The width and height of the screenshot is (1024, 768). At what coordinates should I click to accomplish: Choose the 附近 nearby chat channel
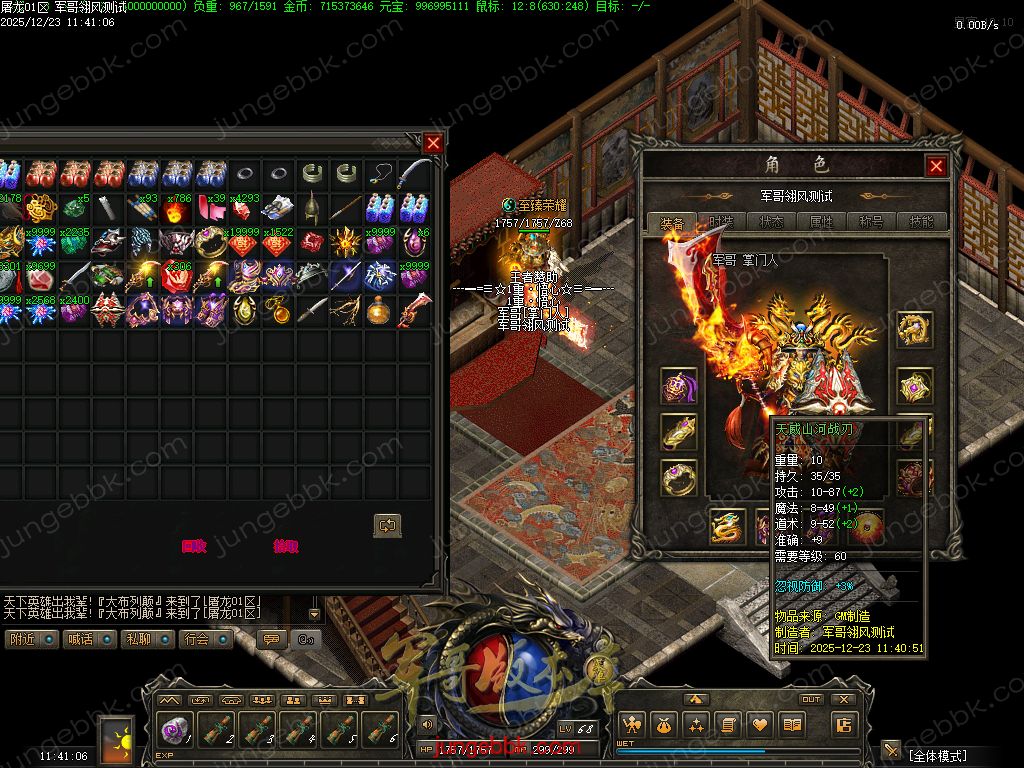click(31, 639)
